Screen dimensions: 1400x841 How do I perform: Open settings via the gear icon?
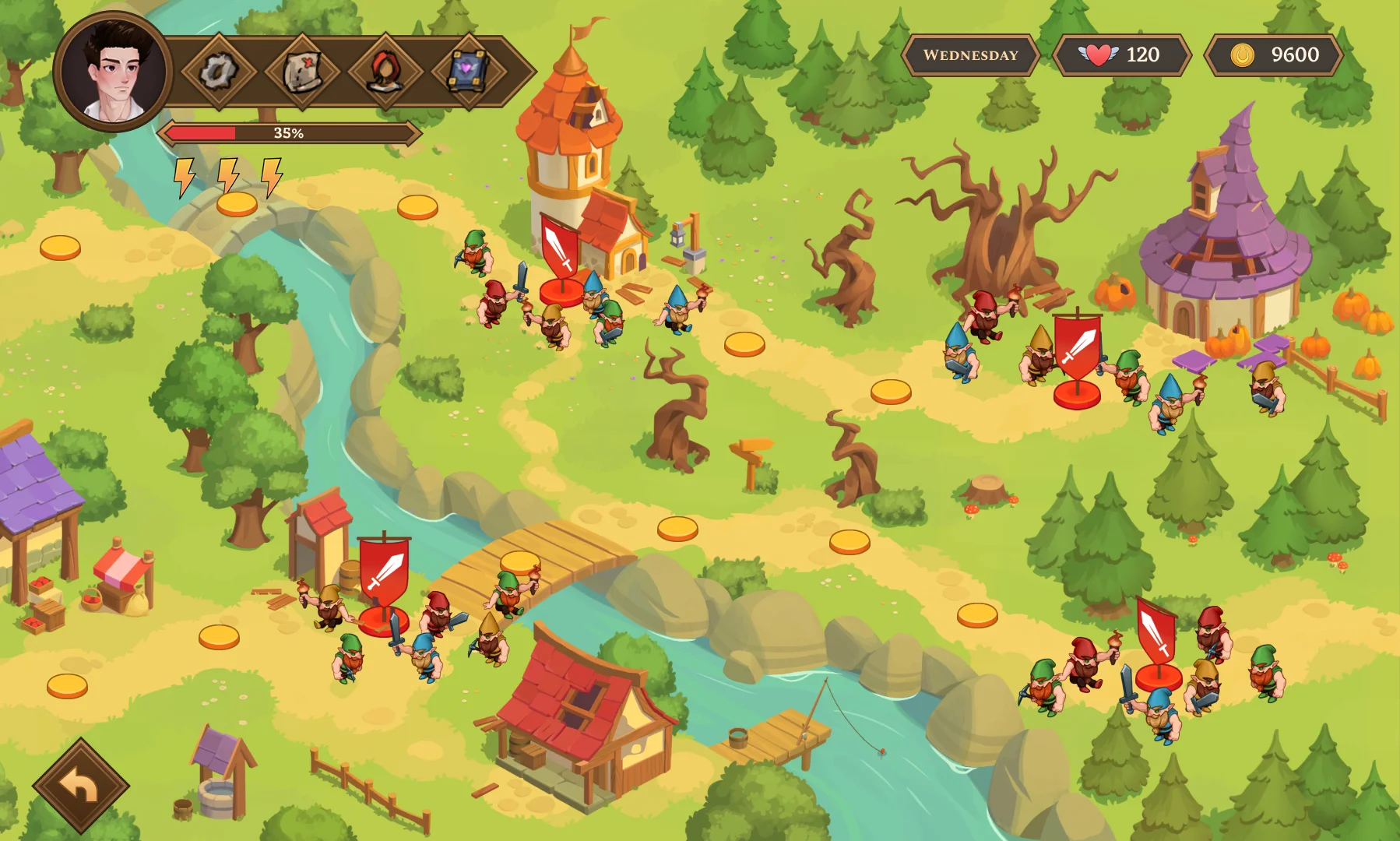tap(219, 72)
